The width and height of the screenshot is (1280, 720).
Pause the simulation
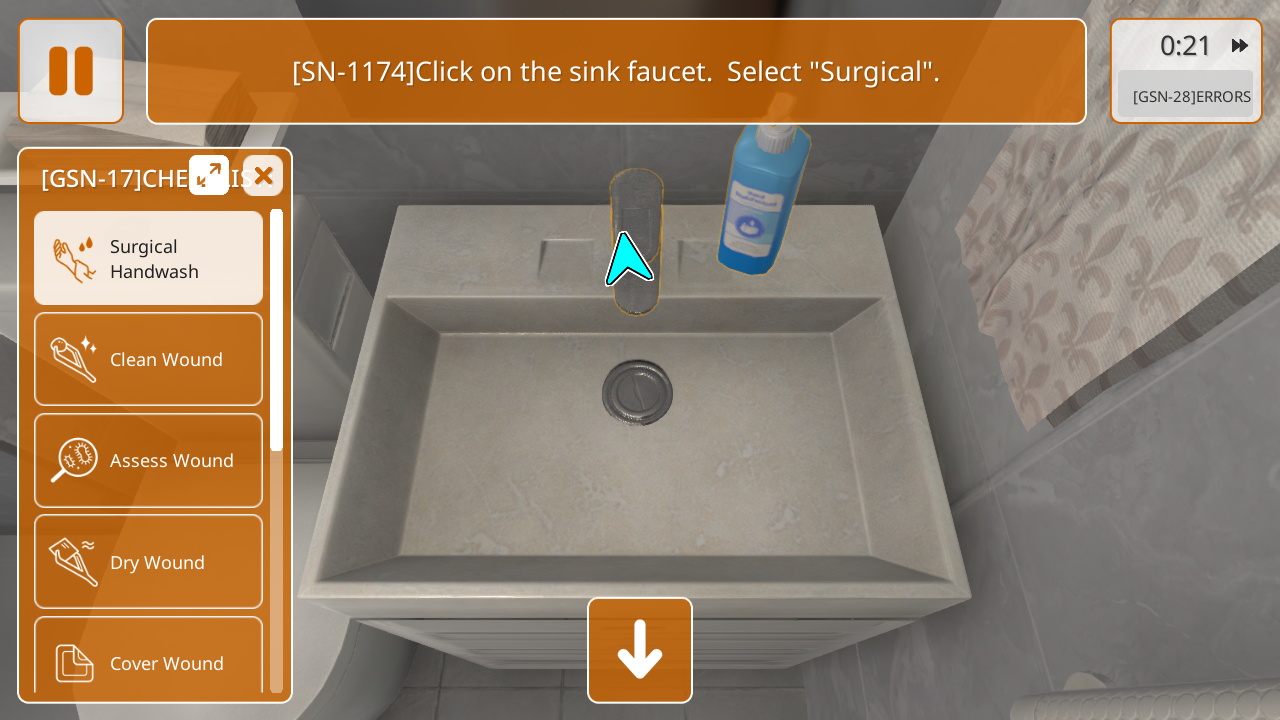[x=71, y=71]
